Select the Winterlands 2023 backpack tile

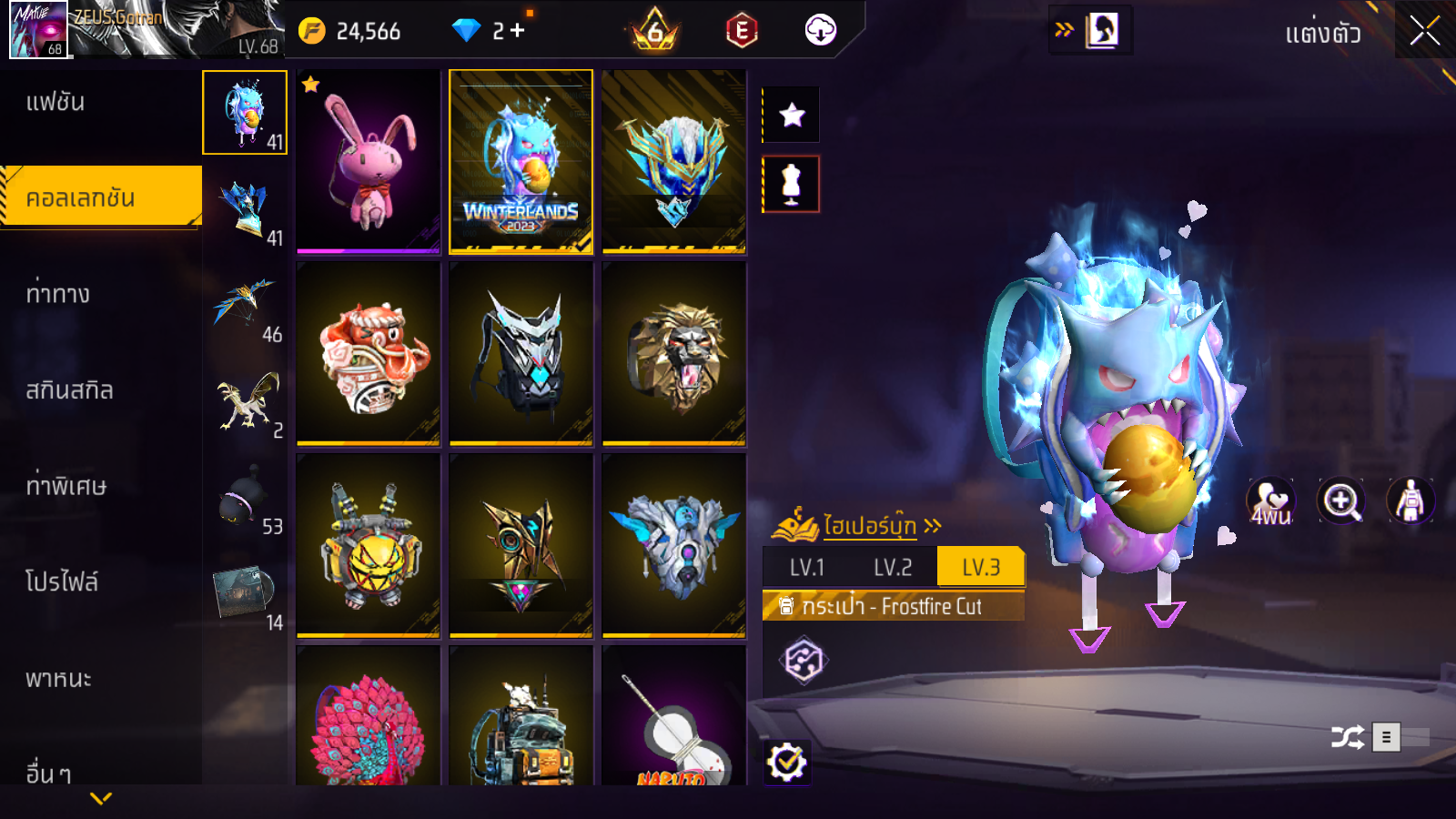coord(521,161)
